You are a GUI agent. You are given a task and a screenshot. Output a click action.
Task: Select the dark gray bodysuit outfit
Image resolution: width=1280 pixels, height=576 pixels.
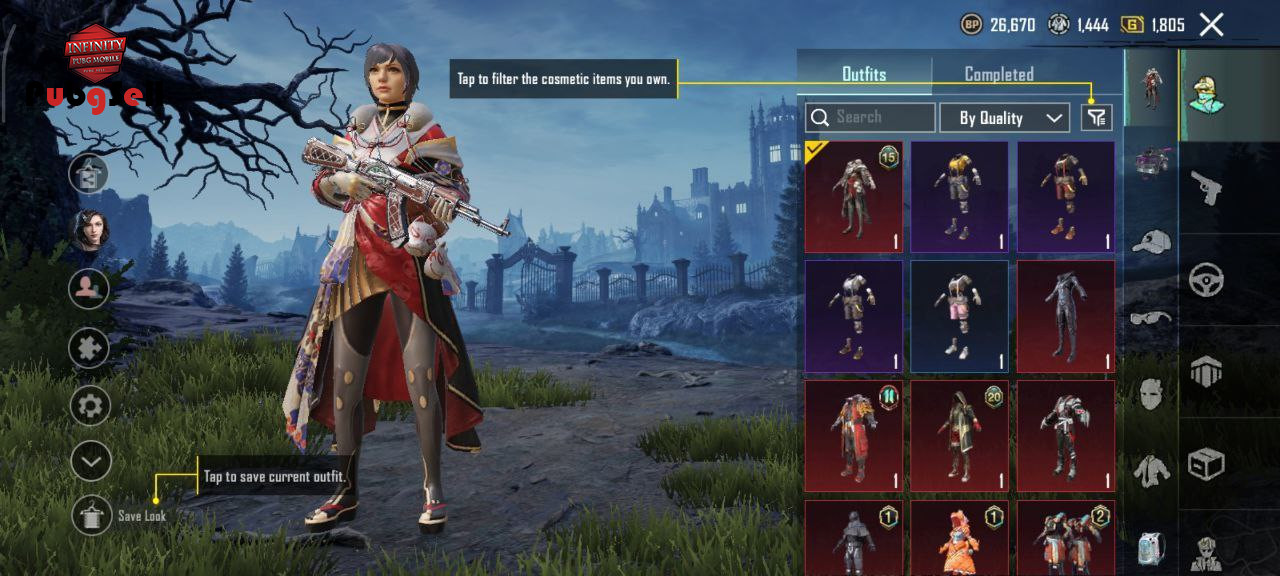(1066, 316)
